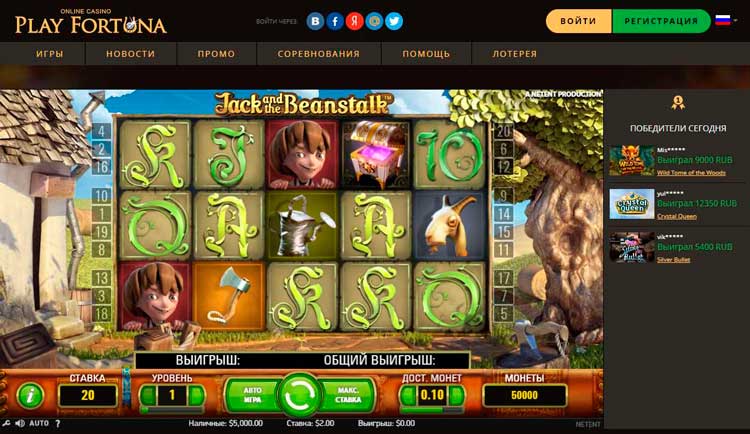Visit the ЛОТЕРЕЯ lottery page
Image resolution: width=750 pixels, height=434 pixels.
tap(515, 54)
